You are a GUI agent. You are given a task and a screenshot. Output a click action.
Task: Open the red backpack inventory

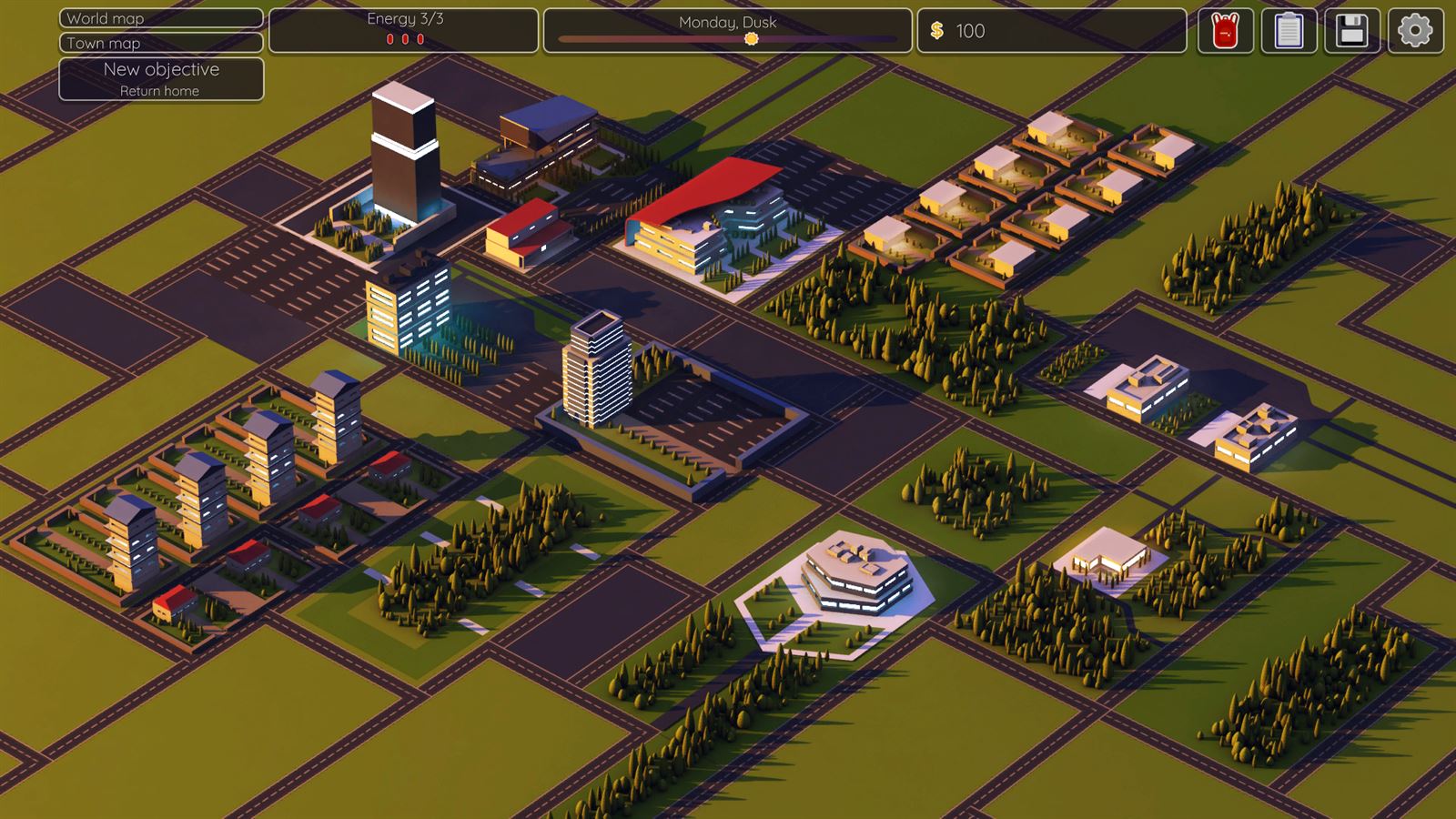1225,31
